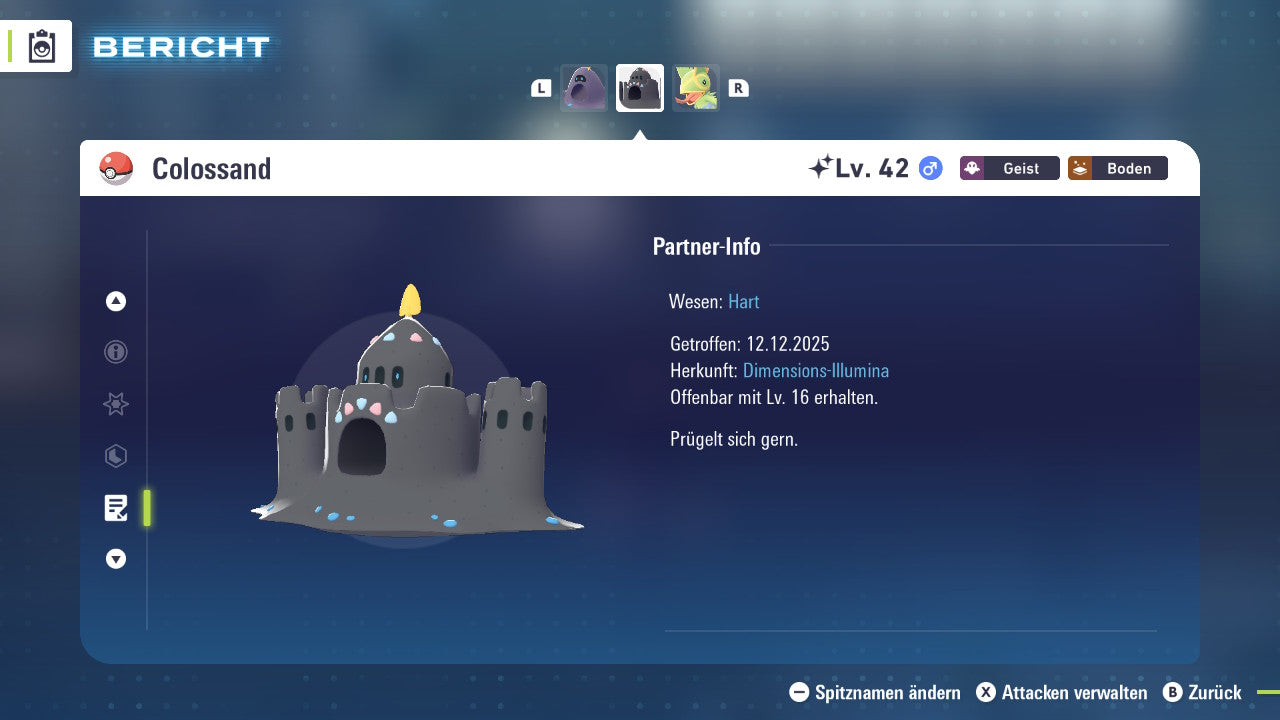Toggle the Boden type badge
Viewport: 1280px width, 720px height.
[x=1117, y=168]
